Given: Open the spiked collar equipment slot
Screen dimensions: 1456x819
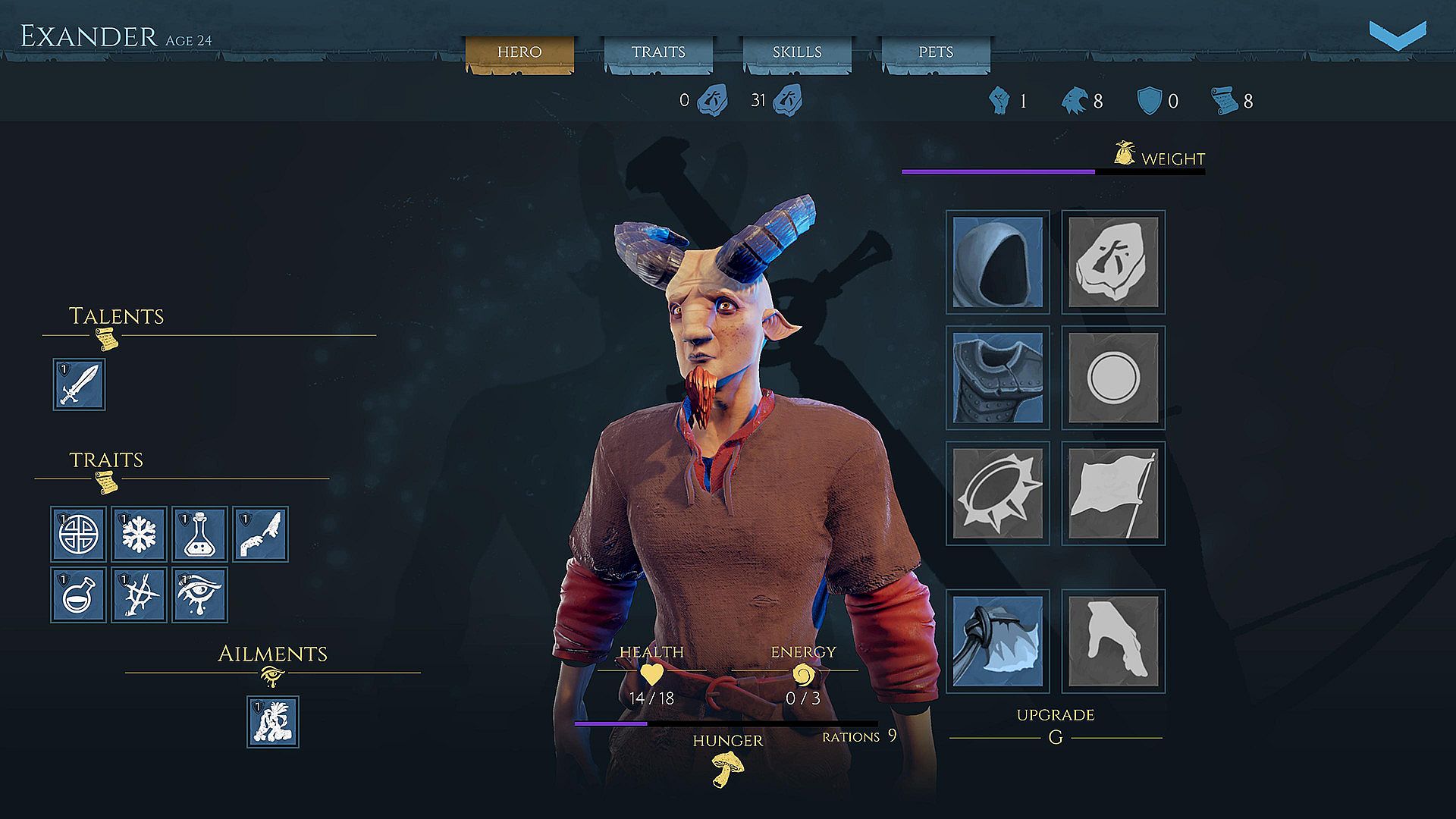Looking at the screenshot, I should [997, 493].
